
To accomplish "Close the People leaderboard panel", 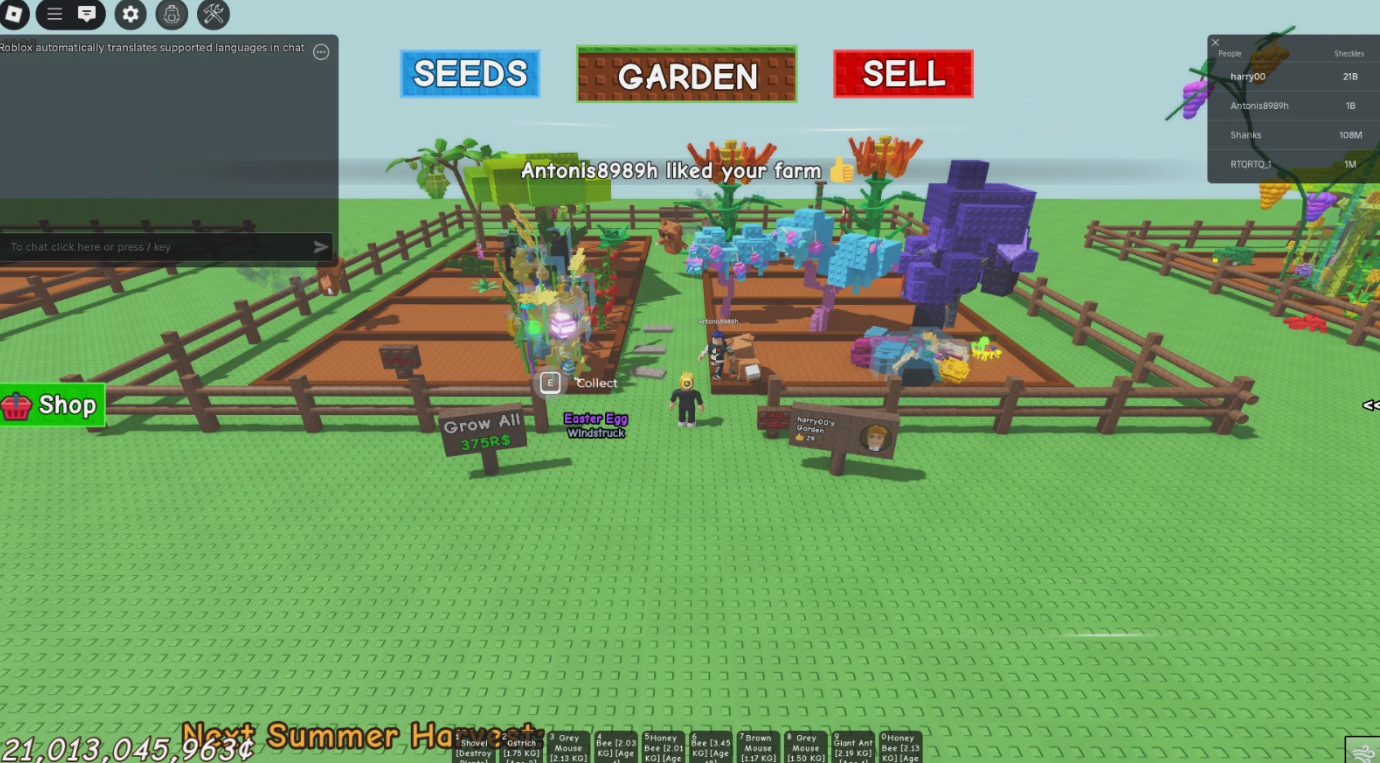I will [1215, 42].
